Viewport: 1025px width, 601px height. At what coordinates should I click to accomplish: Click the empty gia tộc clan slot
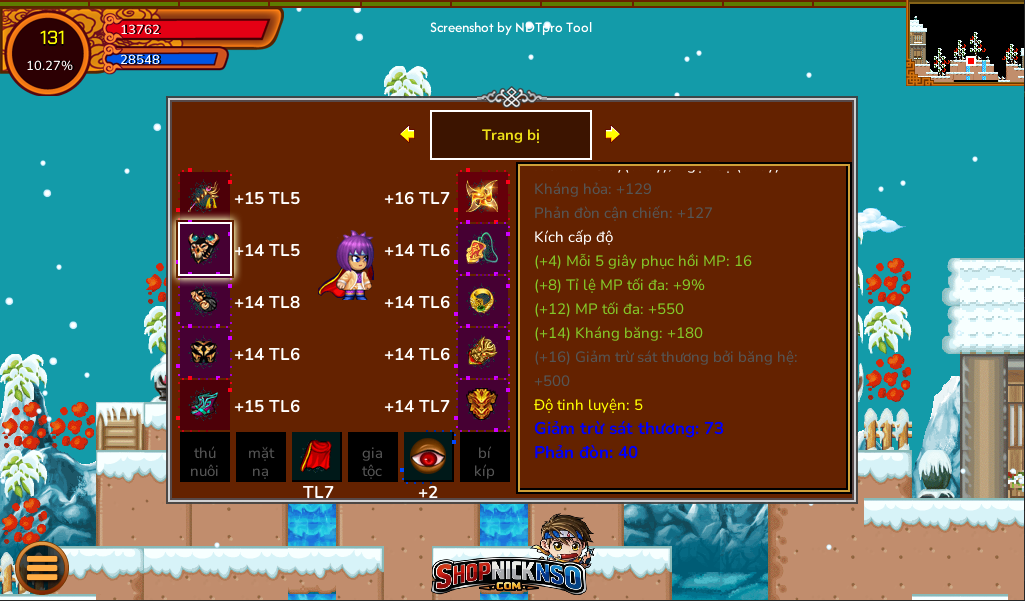coord(373,457)
